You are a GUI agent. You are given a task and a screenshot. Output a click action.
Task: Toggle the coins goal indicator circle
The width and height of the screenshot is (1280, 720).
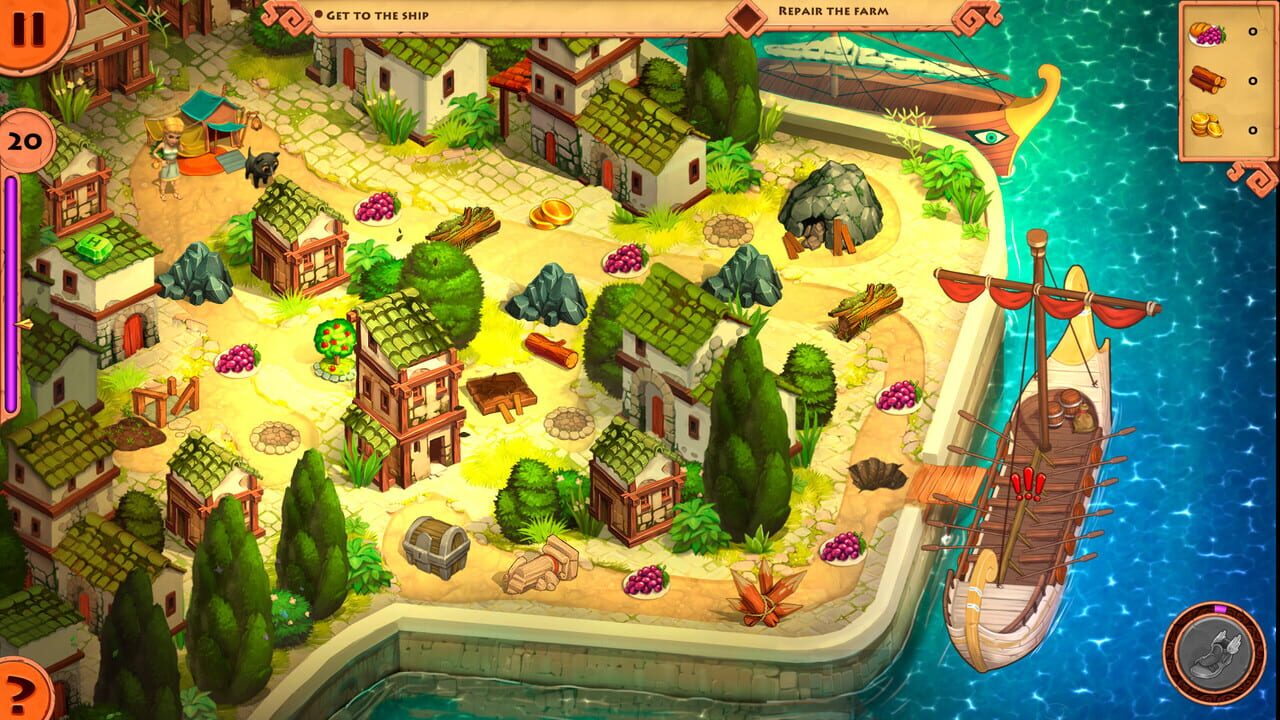pyautogui.click(x=1251, y=128)
